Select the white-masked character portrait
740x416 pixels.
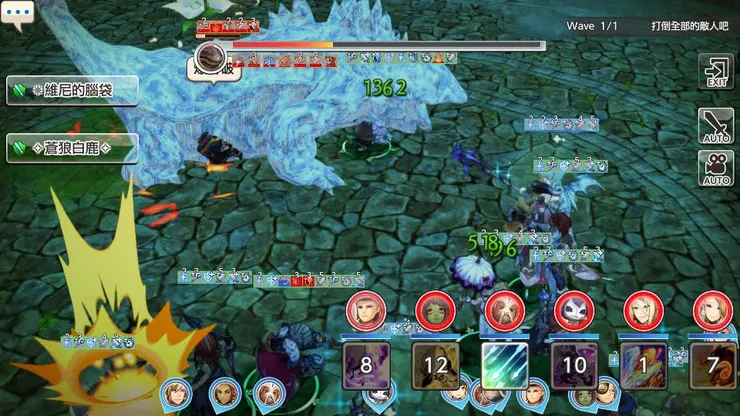pyautogui.click(x=574, y=311)
